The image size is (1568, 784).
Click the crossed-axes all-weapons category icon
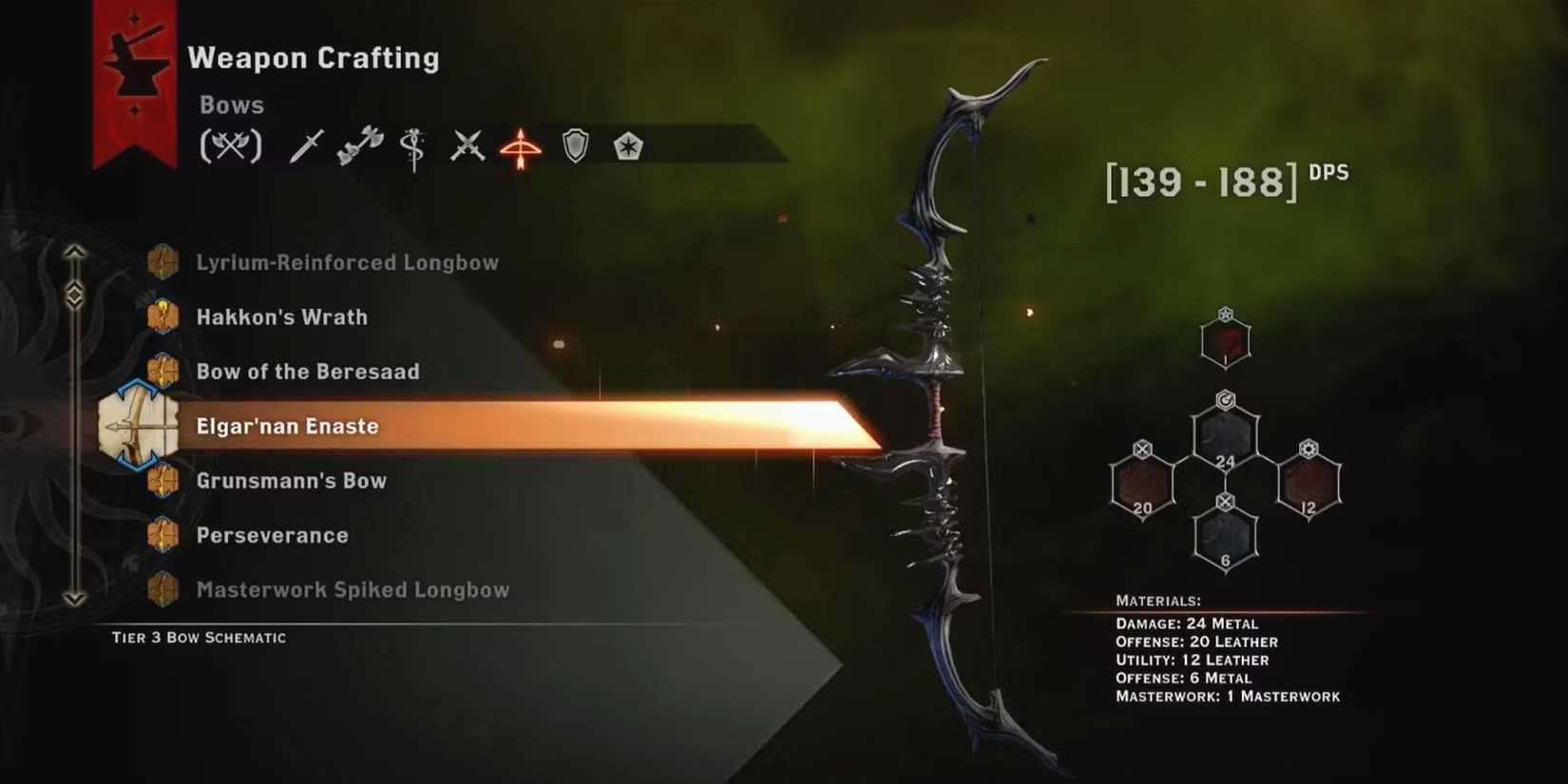click(x=232, y=144)
